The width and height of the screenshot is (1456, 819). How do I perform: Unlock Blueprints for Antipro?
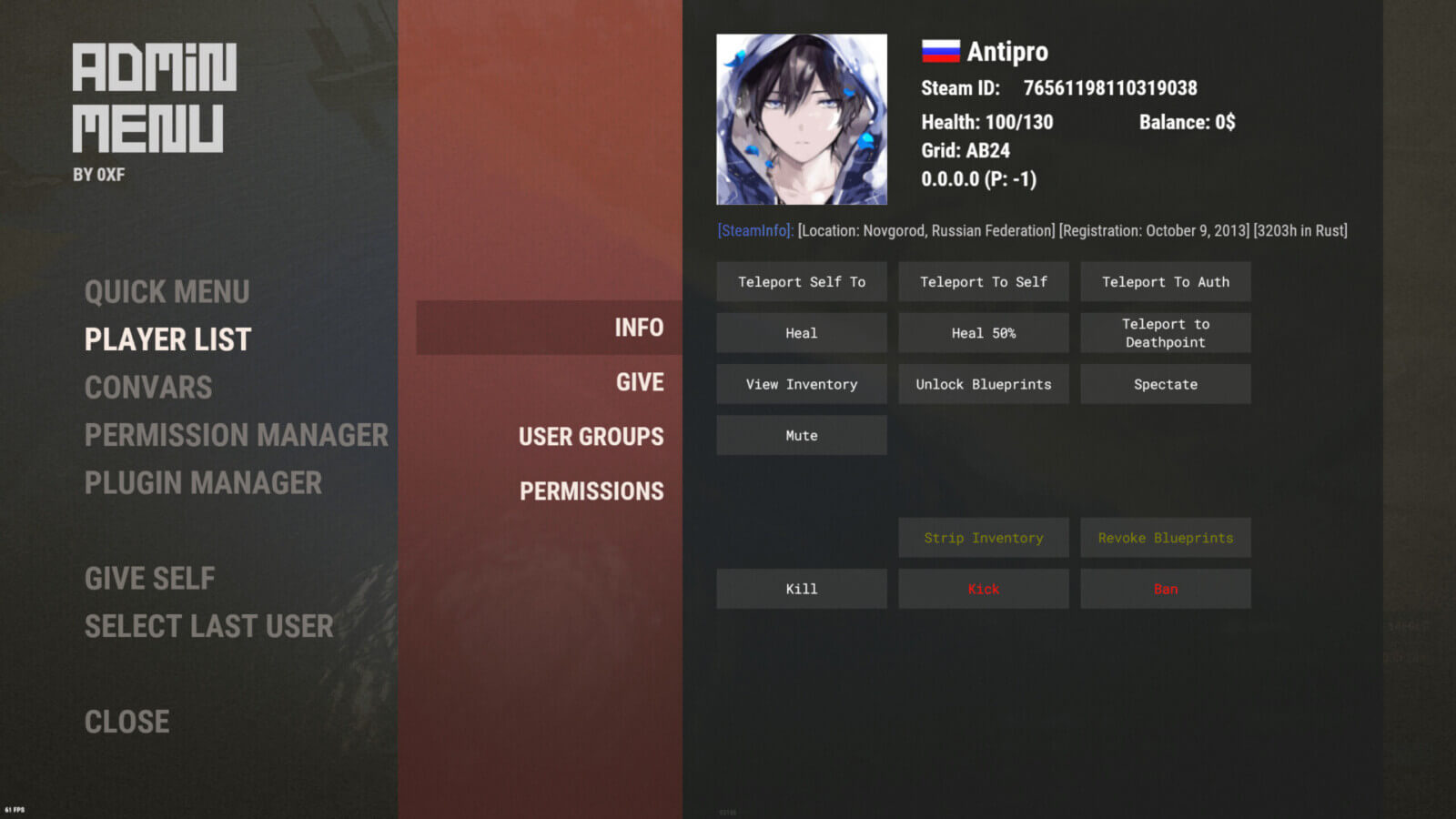pyautogui.click(x=983, y=383)
